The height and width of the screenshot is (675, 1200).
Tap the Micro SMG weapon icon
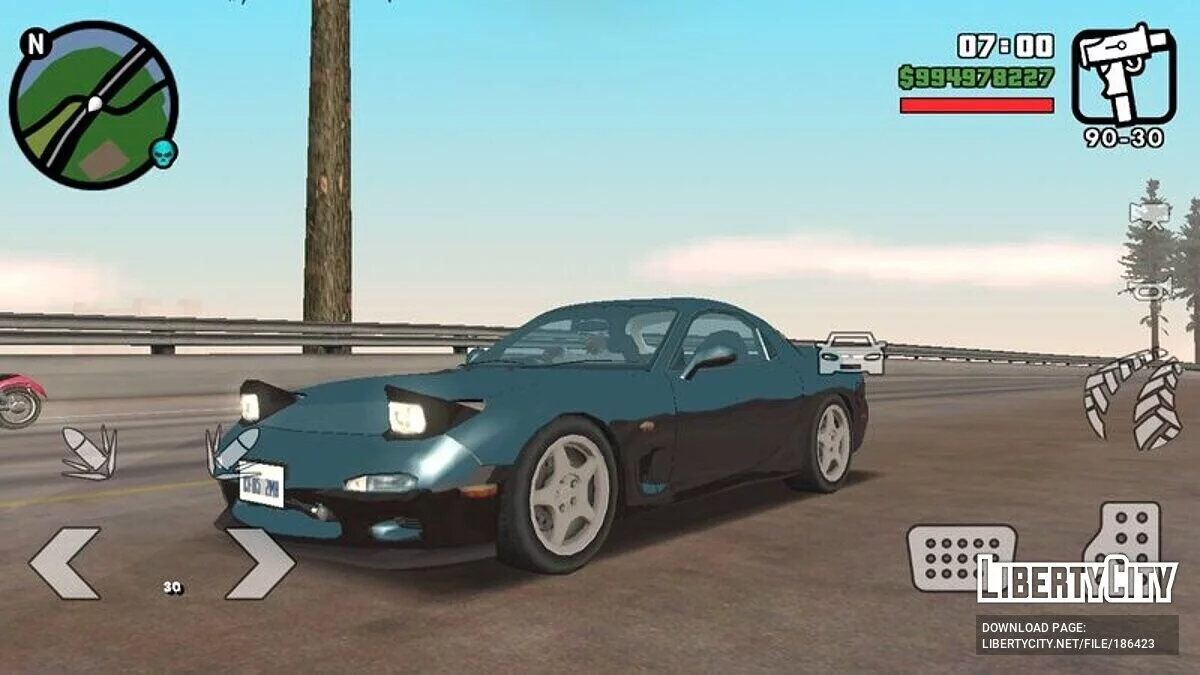coord(1123,75)
